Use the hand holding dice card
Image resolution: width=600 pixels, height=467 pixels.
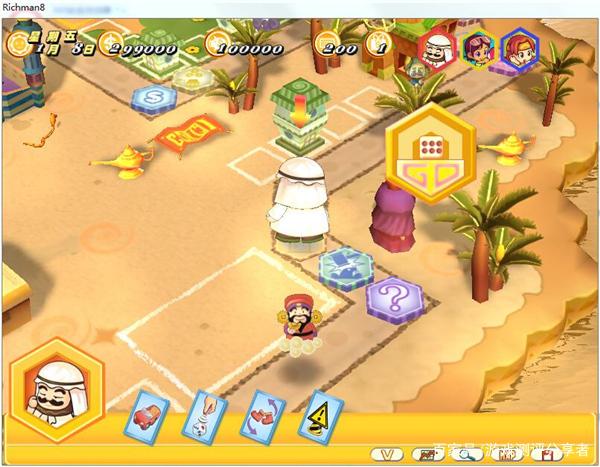click(203, 415)
